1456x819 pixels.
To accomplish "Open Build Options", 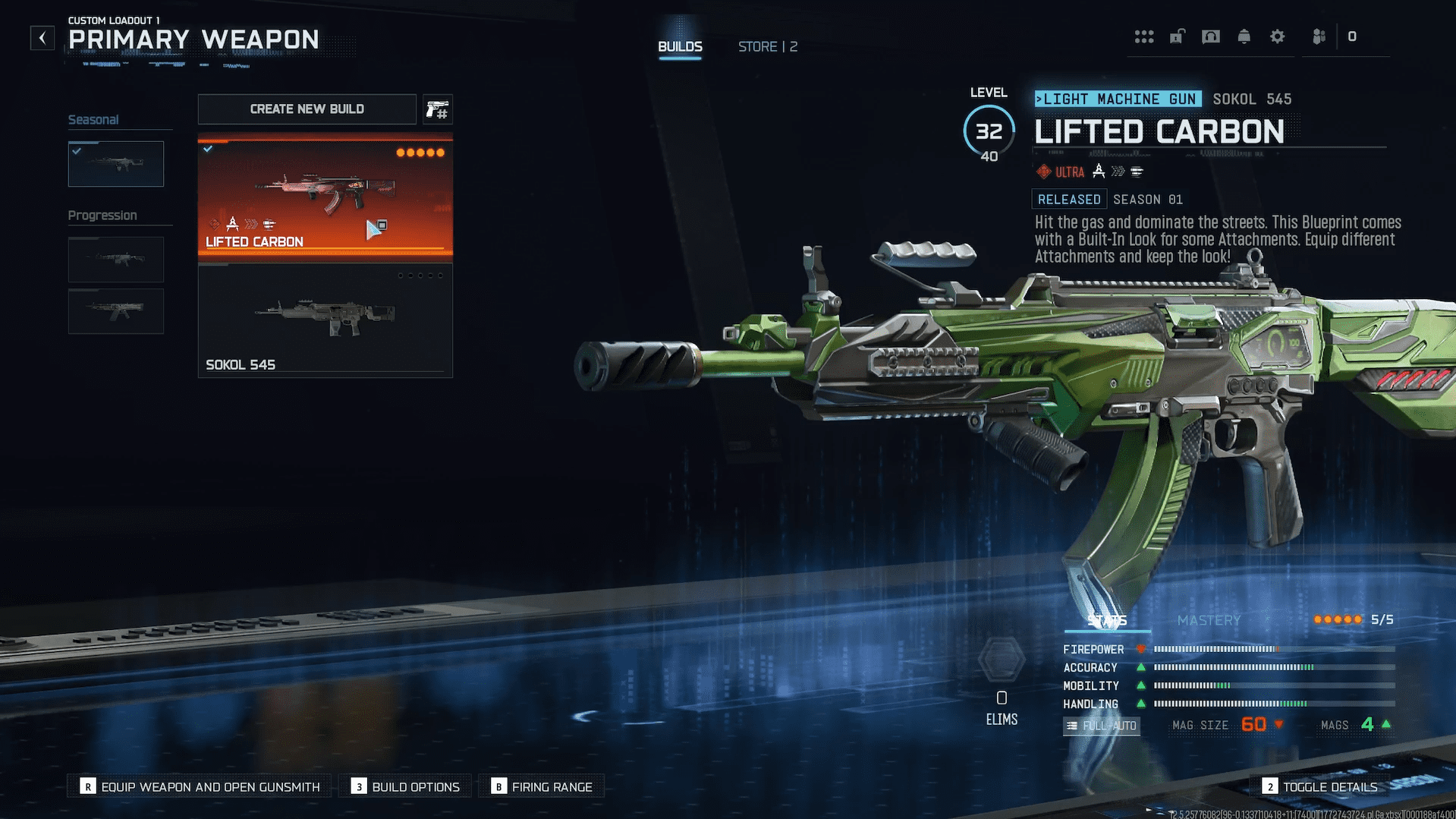I will (x=406, y=787).
